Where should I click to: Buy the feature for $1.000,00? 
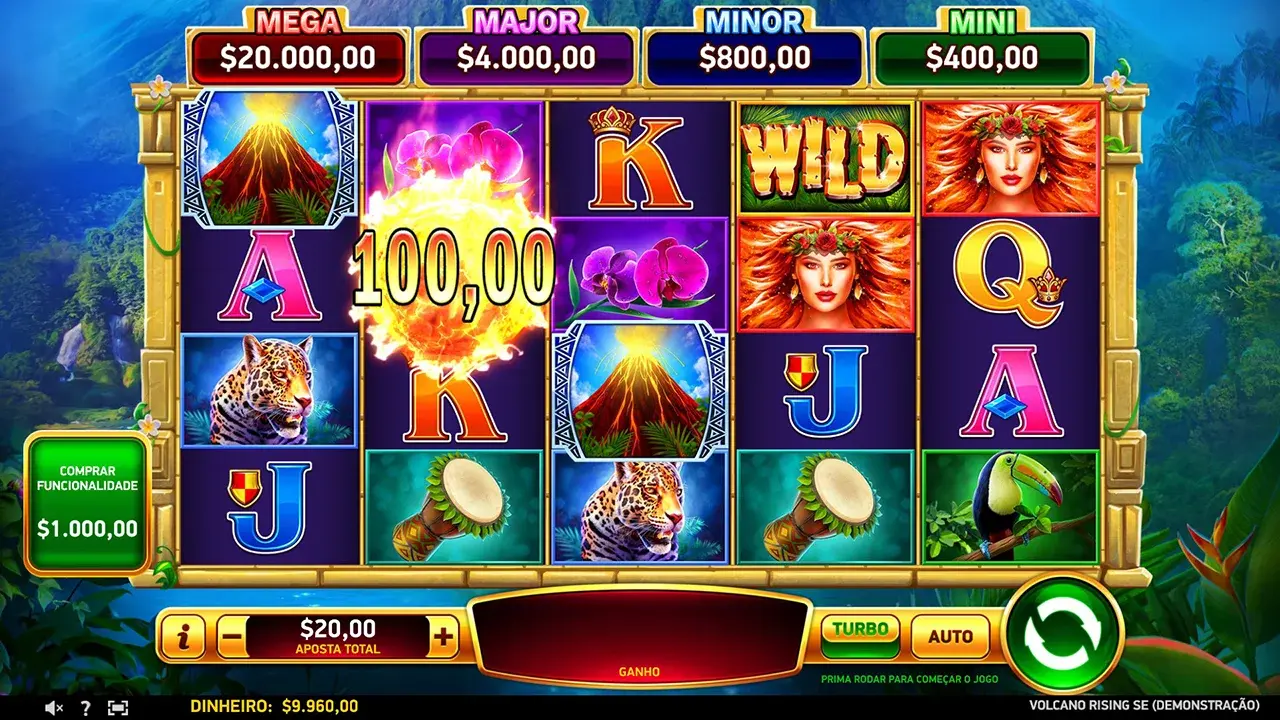point(87,503)
